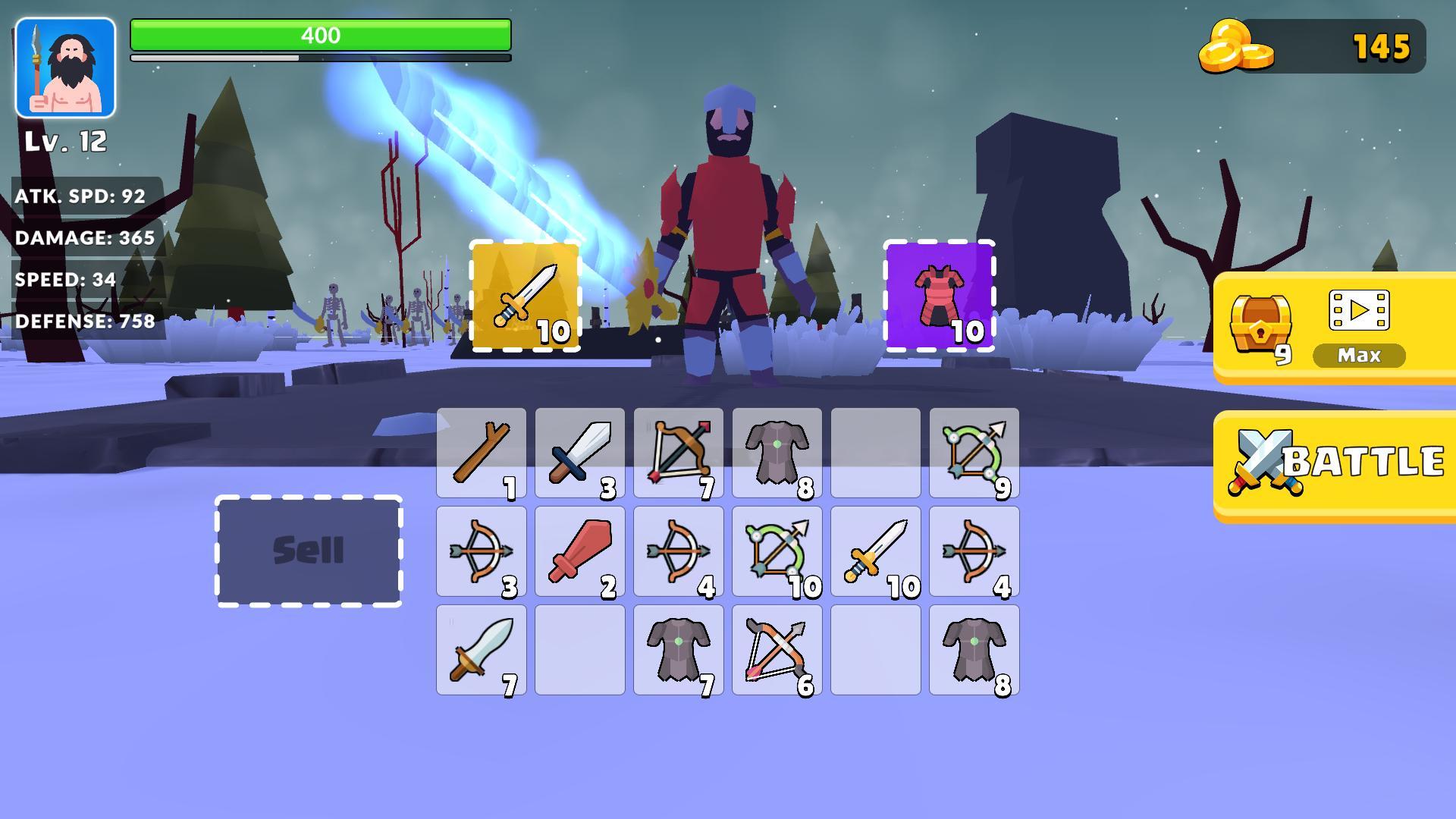Image resolution: width=1456 pixels, height=819 pixels.
Task: Select the level 1 stick in inventory
Action: [x=481, y=451]
